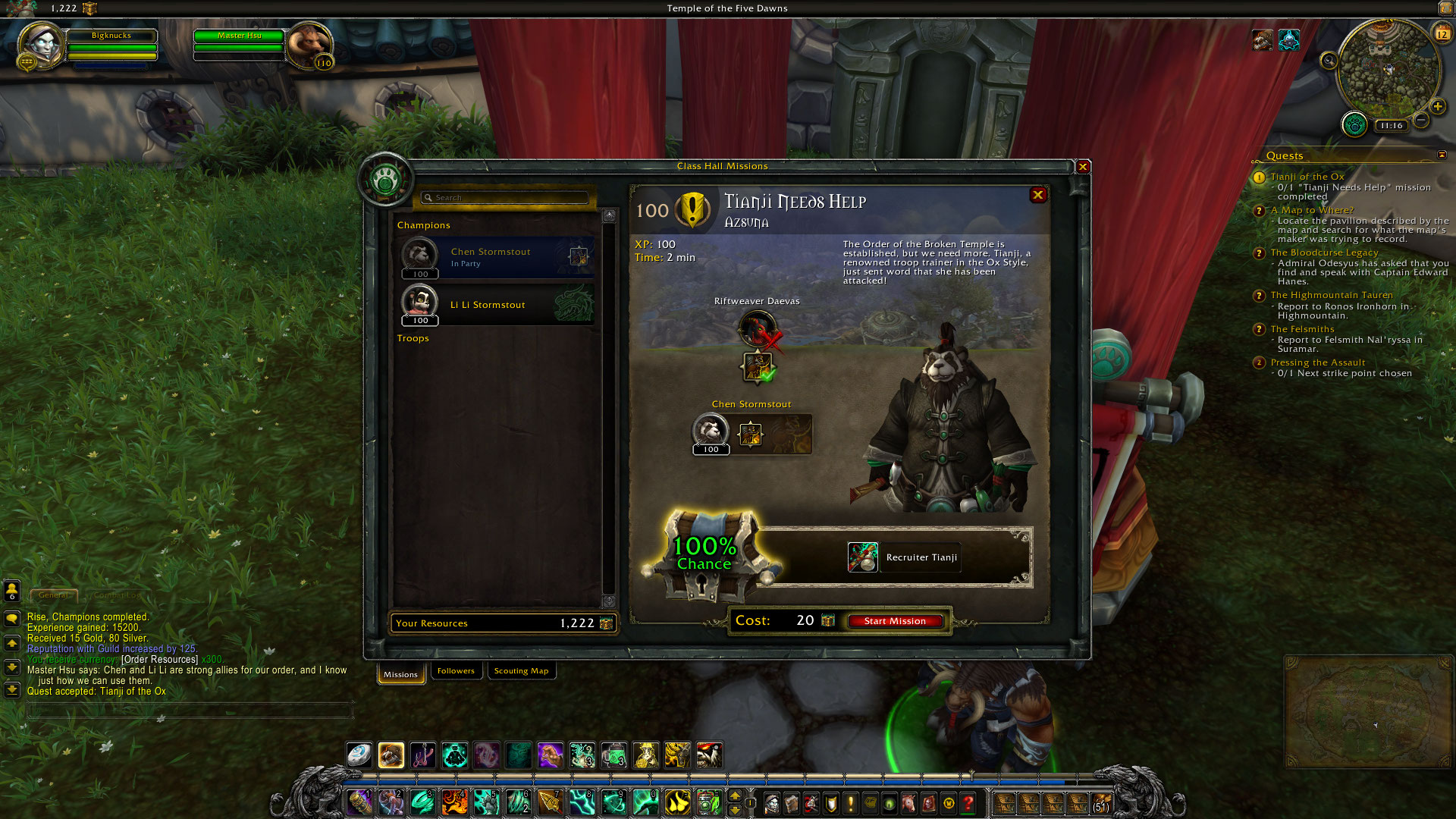1456x819 pixels.
Task: Expand the Pressing the Assault quest entry
Action: click(x=1316, y=362)
